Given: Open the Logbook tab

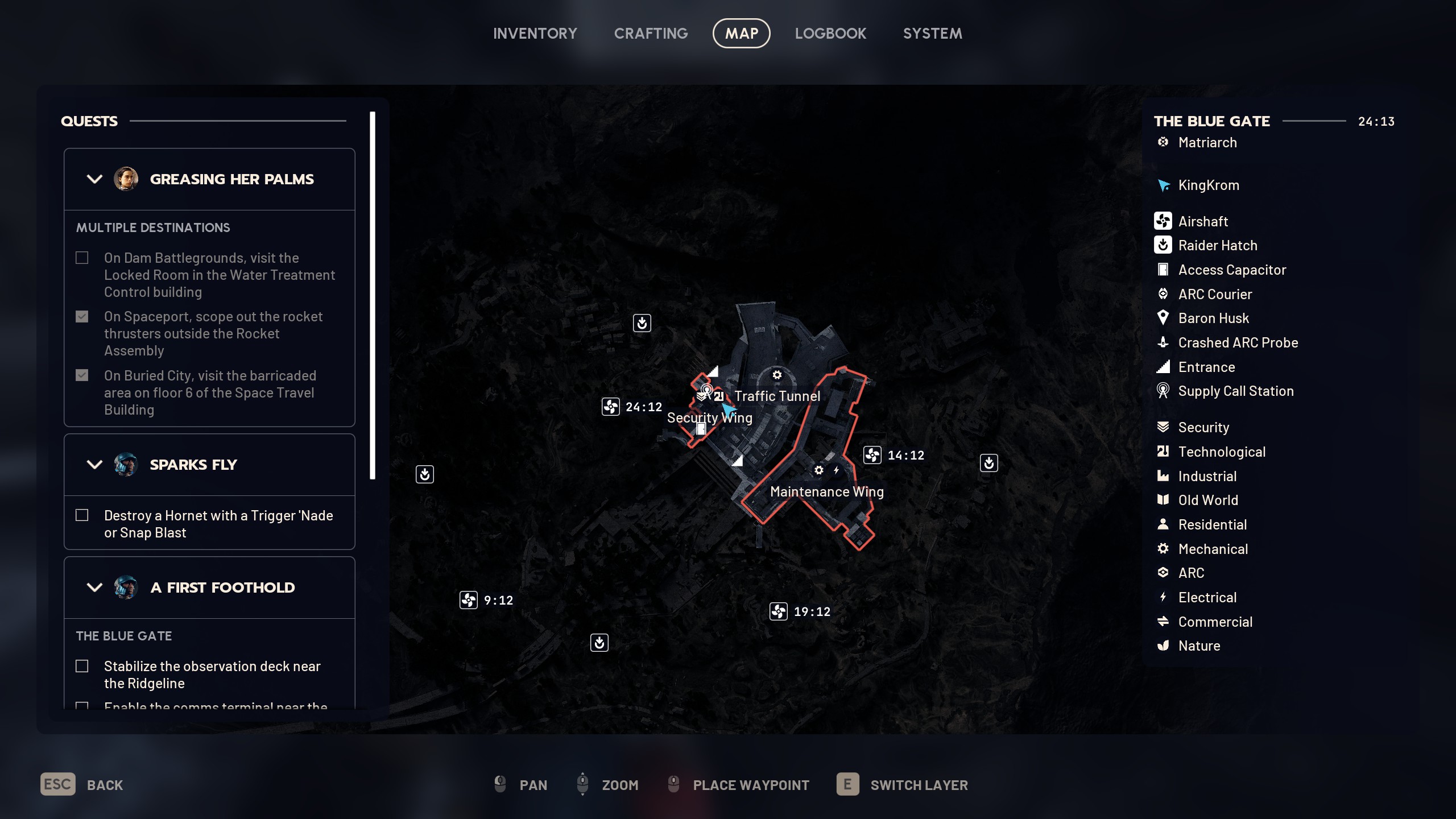Looking at the screenshot, I should pyautogui.click(x=830, y=33).
